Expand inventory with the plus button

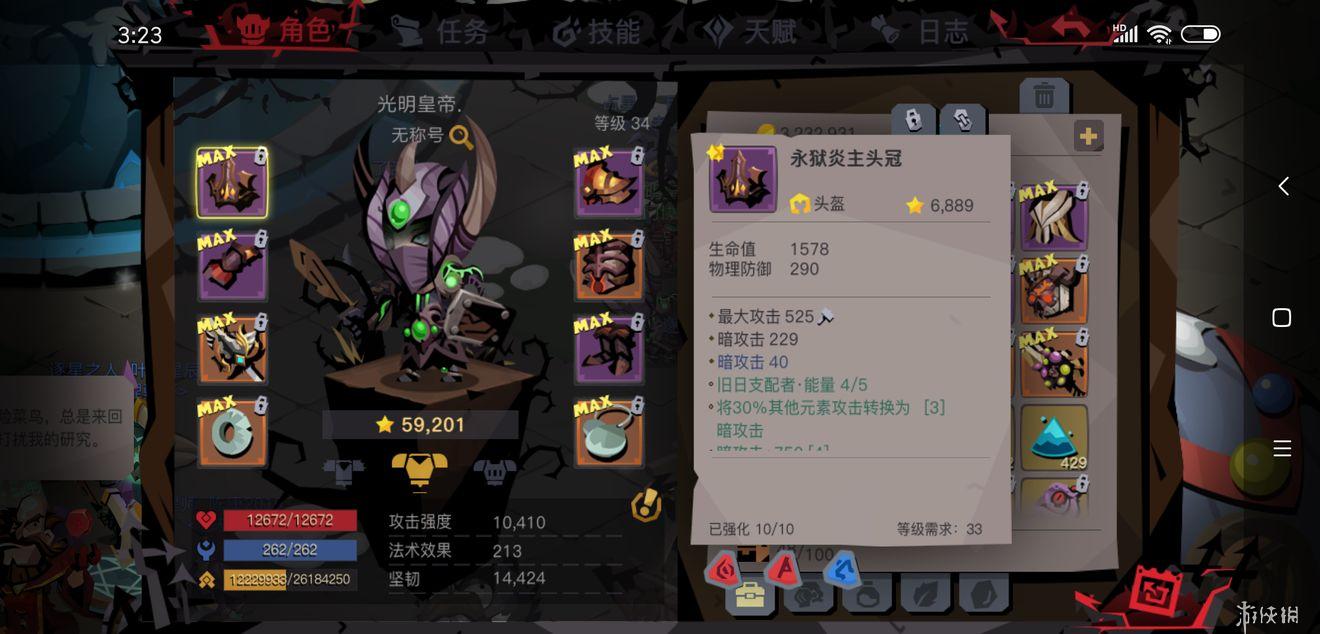click(1088, 136)
